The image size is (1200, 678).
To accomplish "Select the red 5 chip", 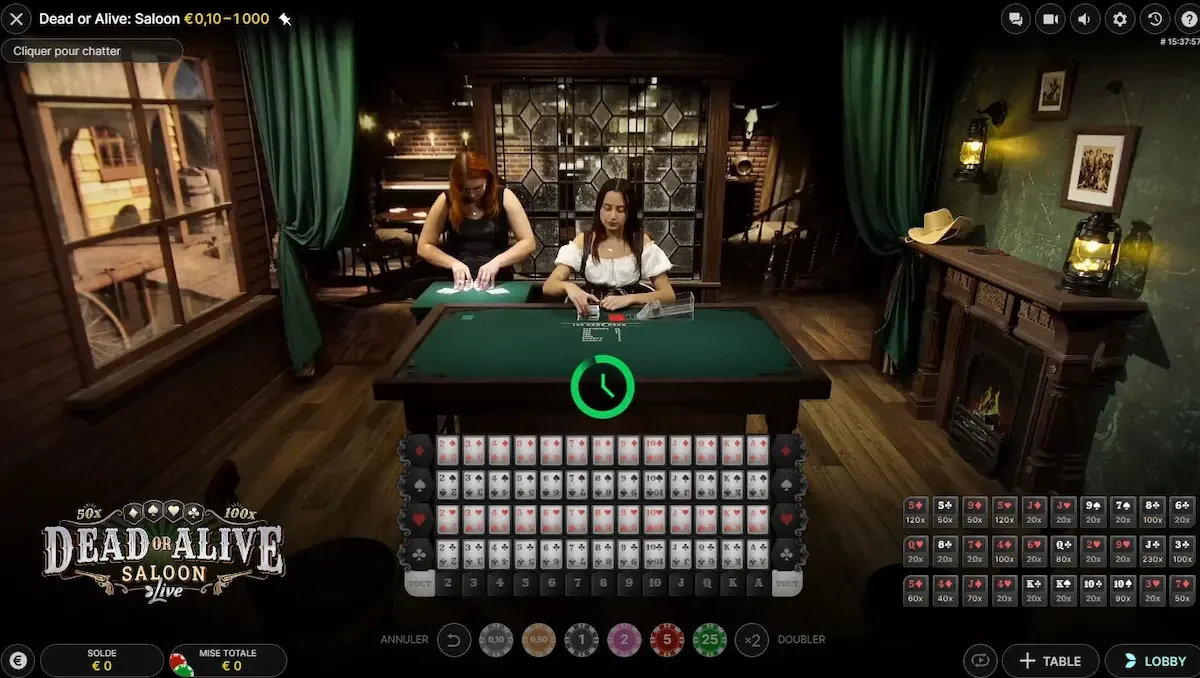I will pyautogui.click(x=667, y=639).
